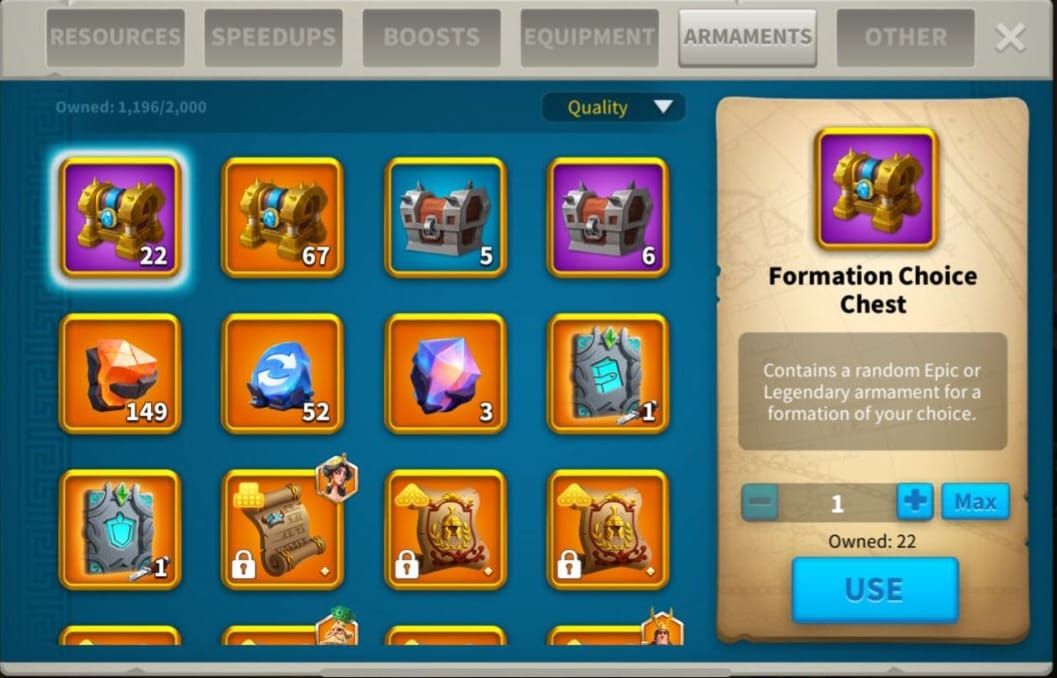Use the Formation Choice Chest
This screenshot has width=1057, height=678.
(x=874, y=590)
